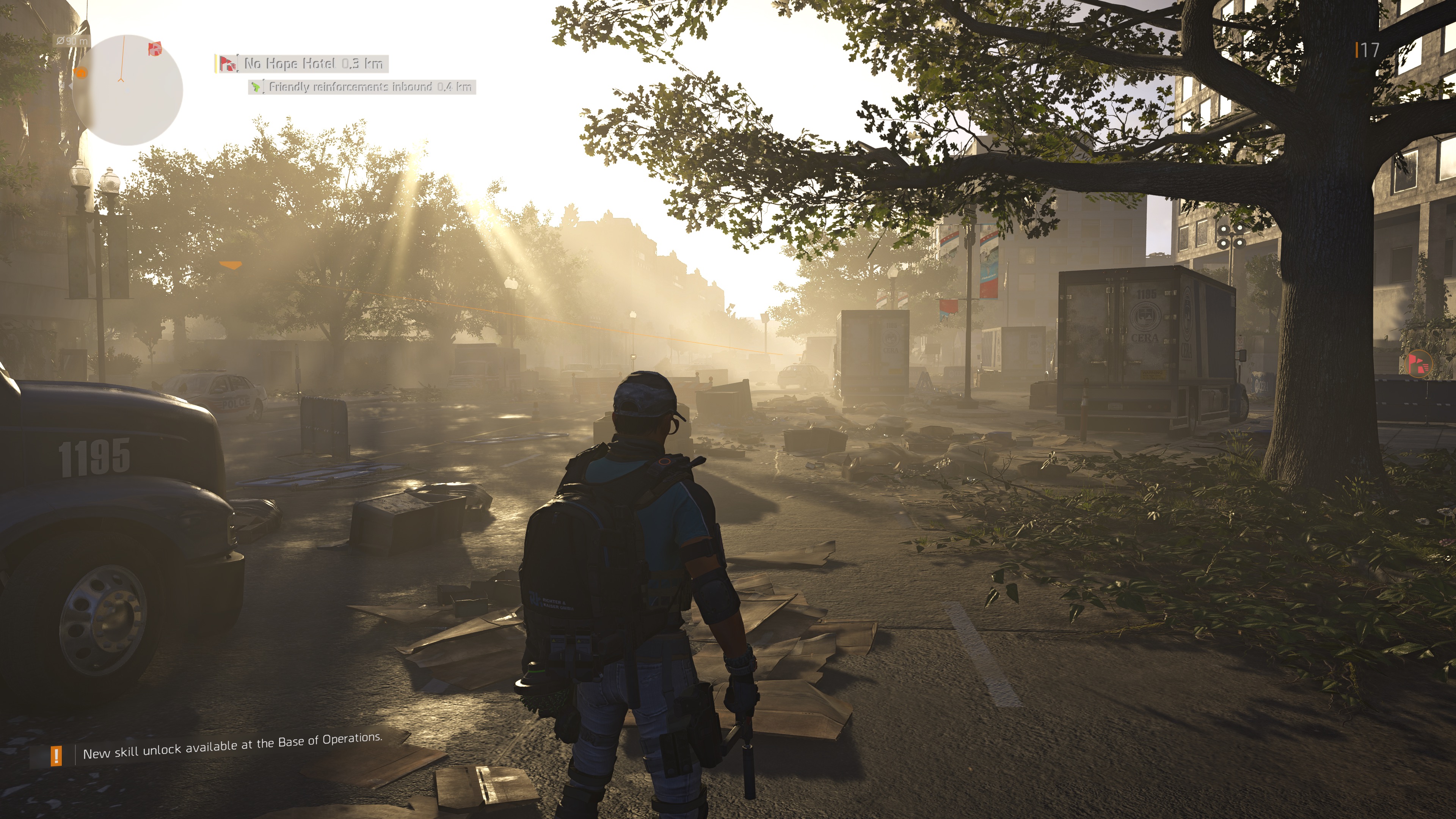Select the Friendly reinforcements inbound activity

362,87
